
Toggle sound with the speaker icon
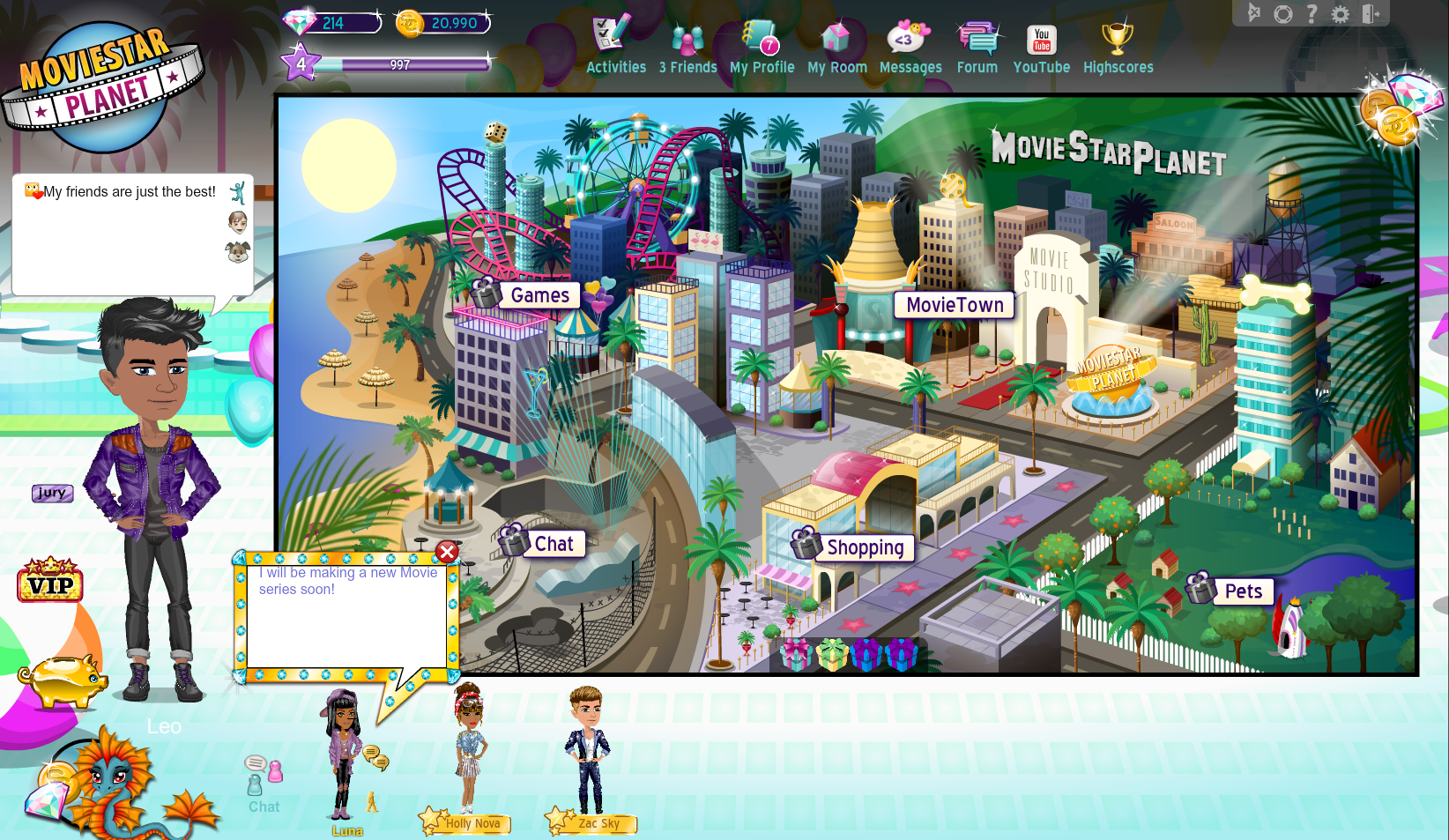pyautogui.click(x=1254, y=13)
